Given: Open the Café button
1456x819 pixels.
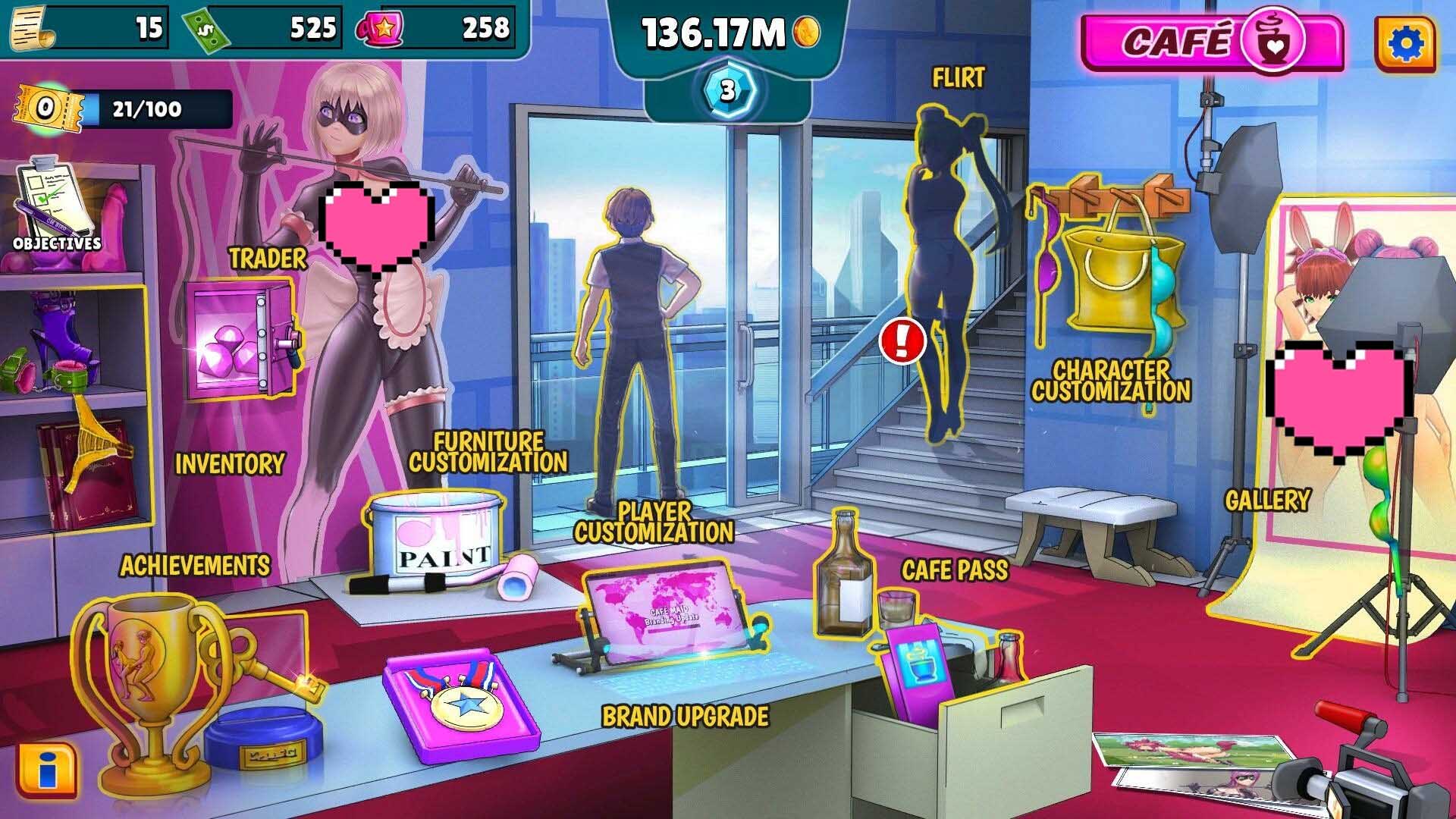Looking at the screenshot, I should [x=1210, y=42].
